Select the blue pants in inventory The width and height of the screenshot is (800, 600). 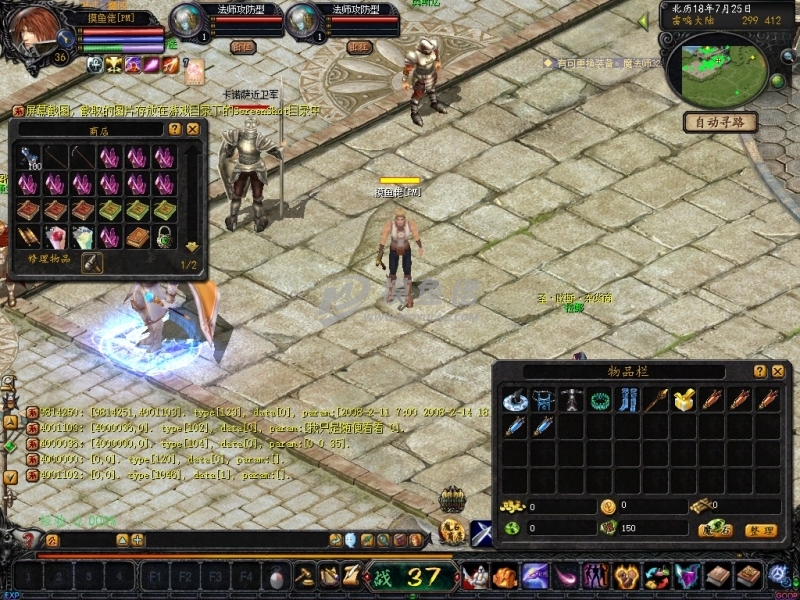[x=627, y=401]
